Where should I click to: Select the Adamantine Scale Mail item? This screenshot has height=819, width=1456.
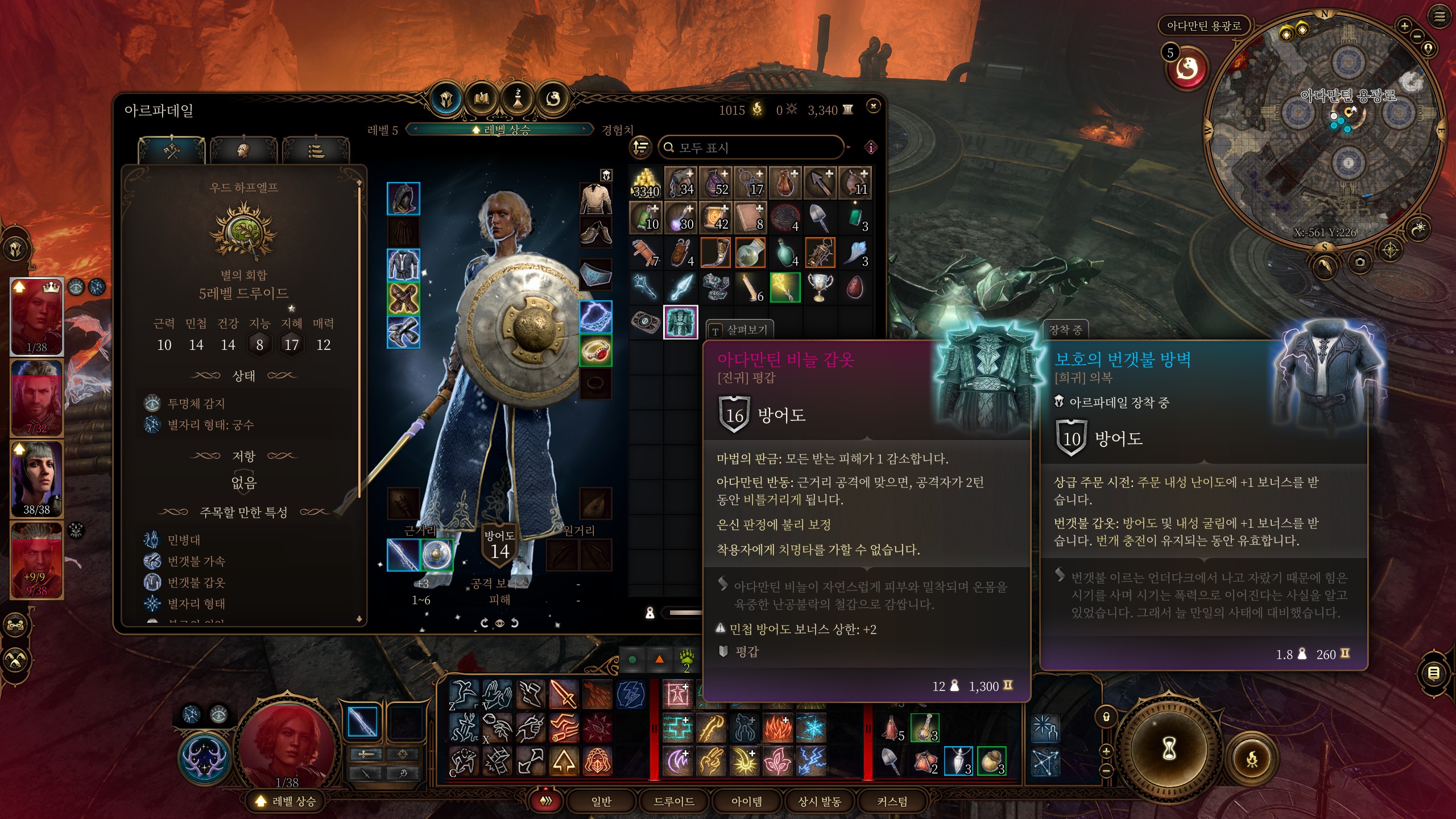(680, 322)
